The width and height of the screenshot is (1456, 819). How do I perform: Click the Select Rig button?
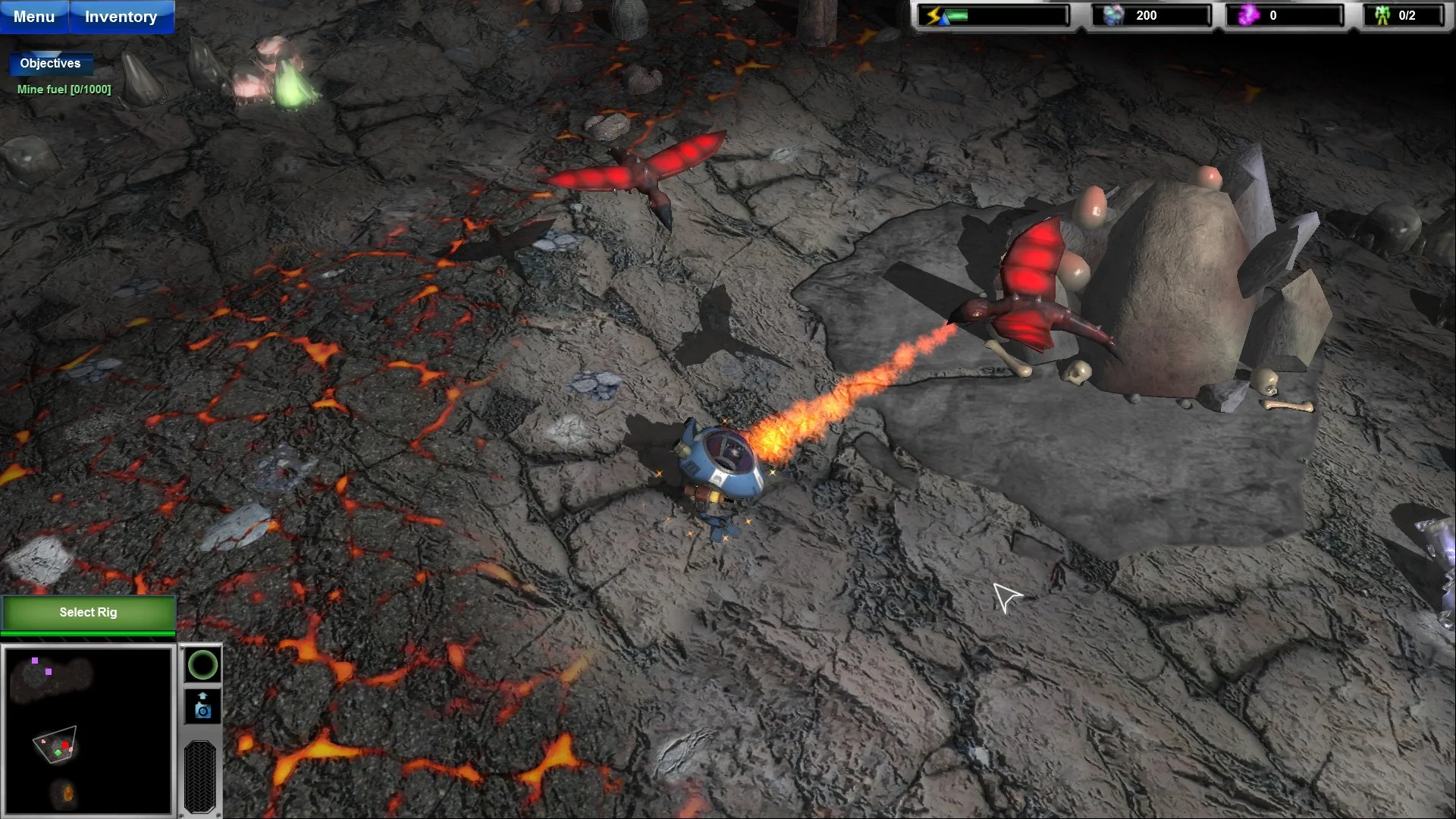[x=89, y=613]
